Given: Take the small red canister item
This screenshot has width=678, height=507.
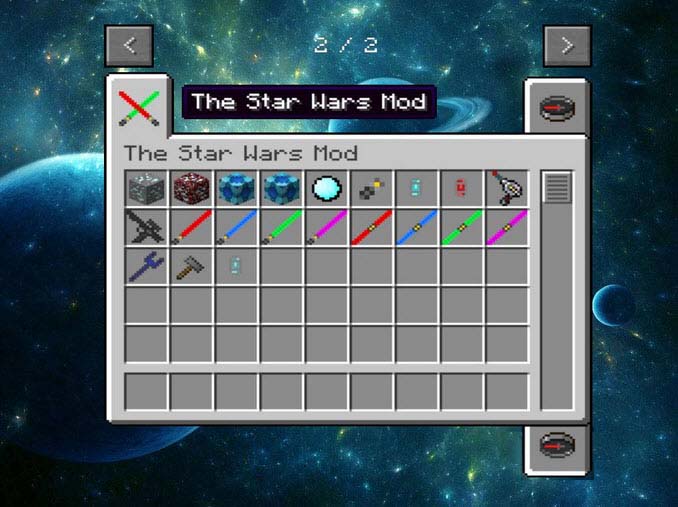Looking at the screenshot, I should [462, 187].
